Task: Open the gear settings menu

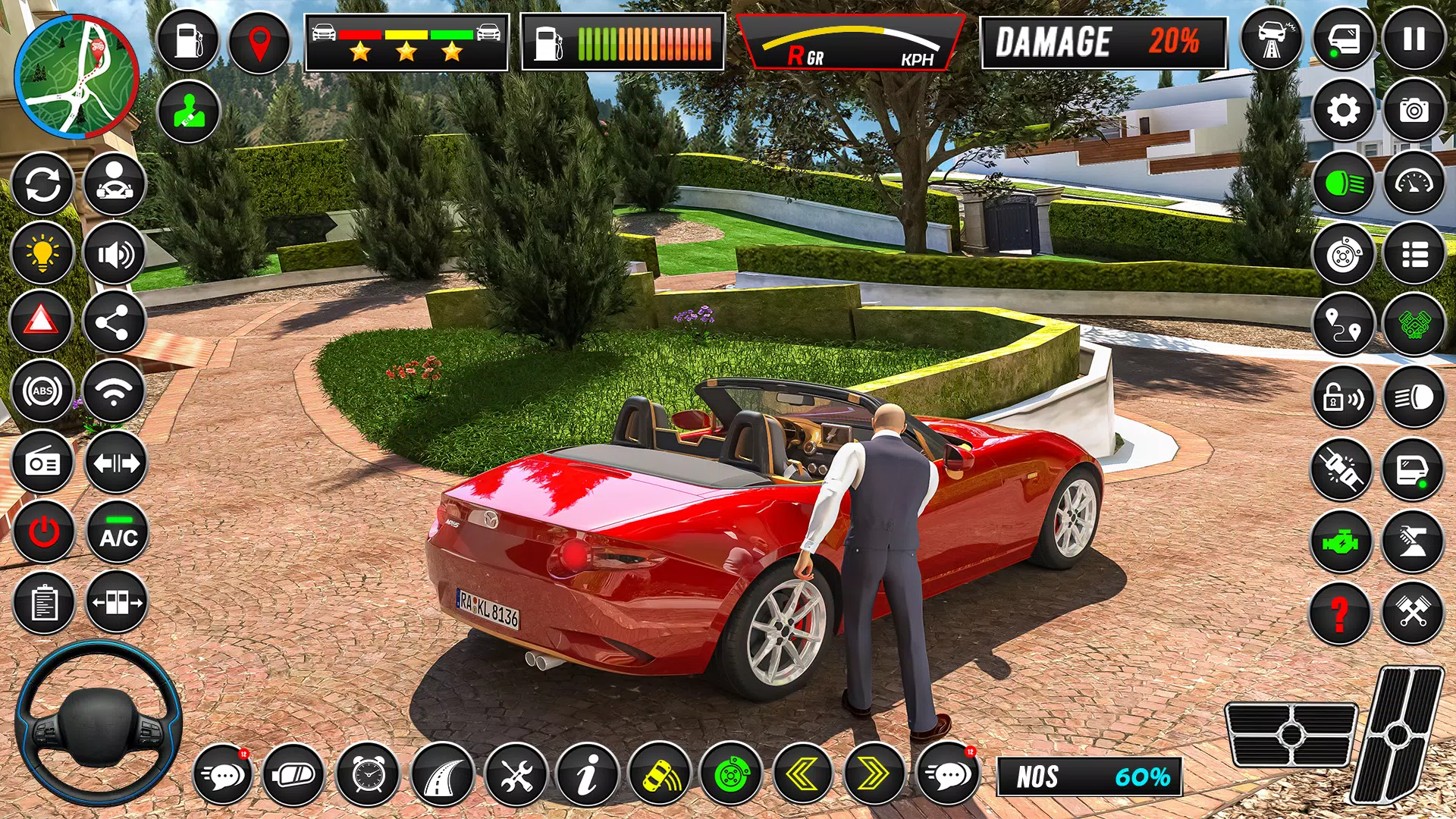Action: (x=1343, y=111)
